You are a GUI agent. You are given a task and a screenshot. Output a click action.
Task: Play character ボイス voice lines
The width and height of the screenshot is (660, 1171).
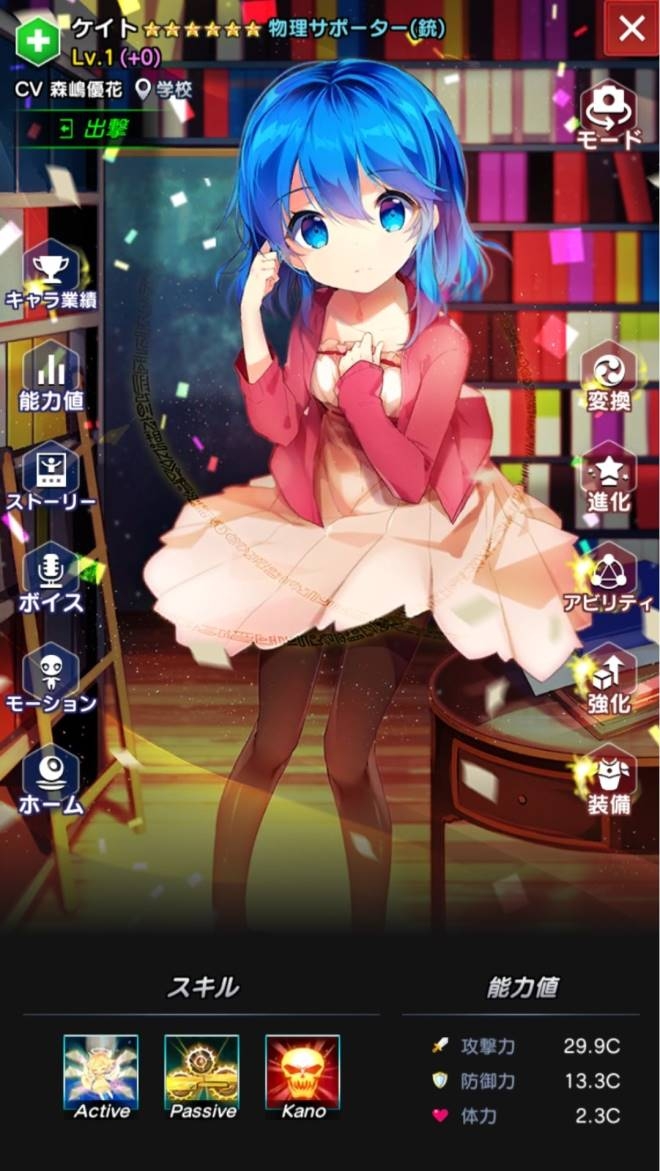(50, 580)
